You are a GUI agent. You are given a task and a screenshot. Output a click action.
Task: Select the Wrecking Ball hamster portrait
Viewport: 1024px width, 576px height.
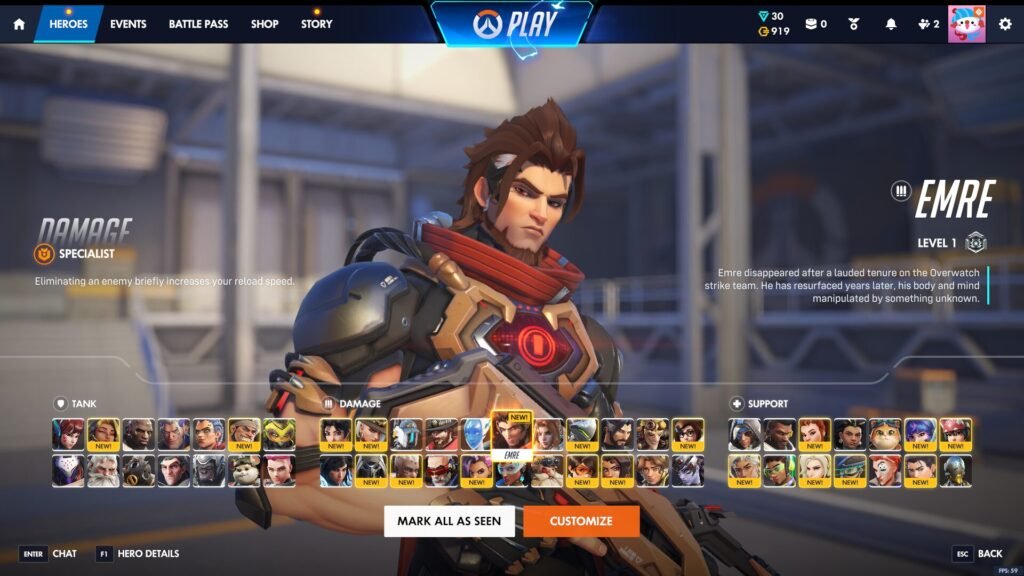tap(244, 471)
